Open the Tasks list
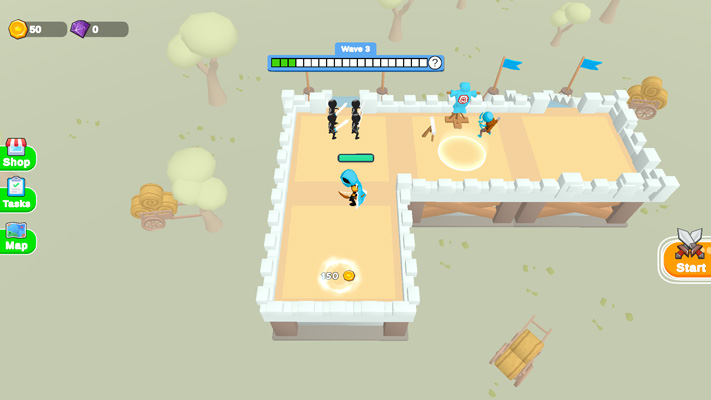The width and height of the screenshot is (711, 400). point(16,196)
